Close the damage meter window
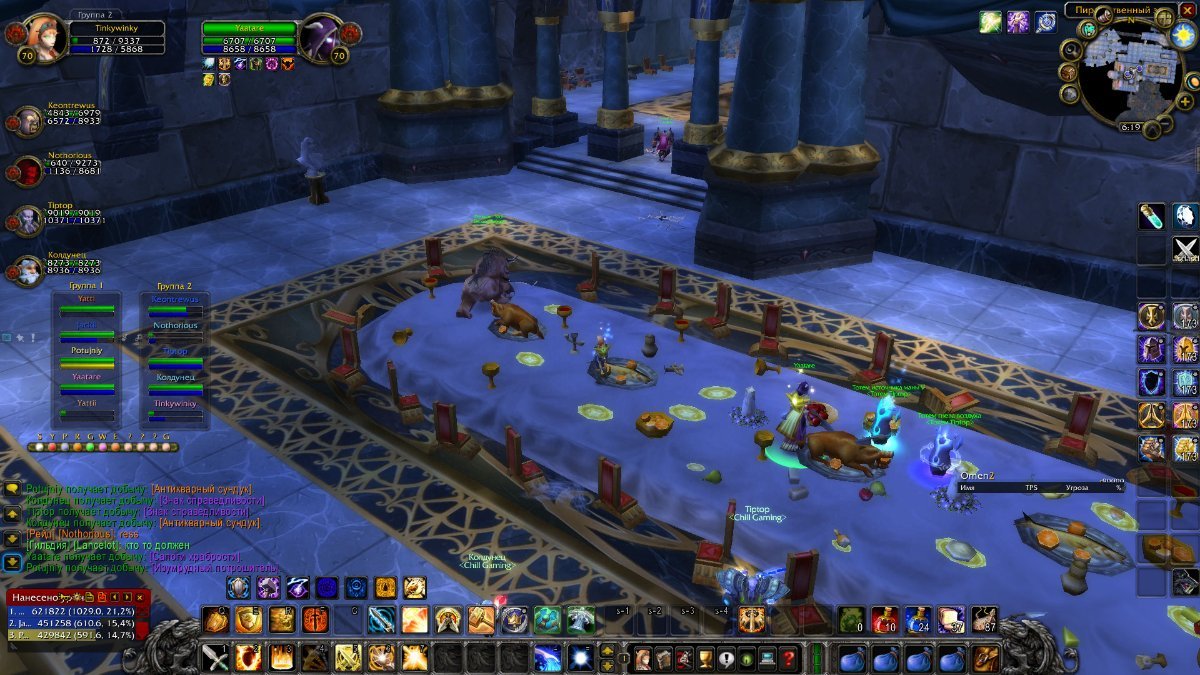This screenshot has height=675, width=1200. [x=141, y=597]
